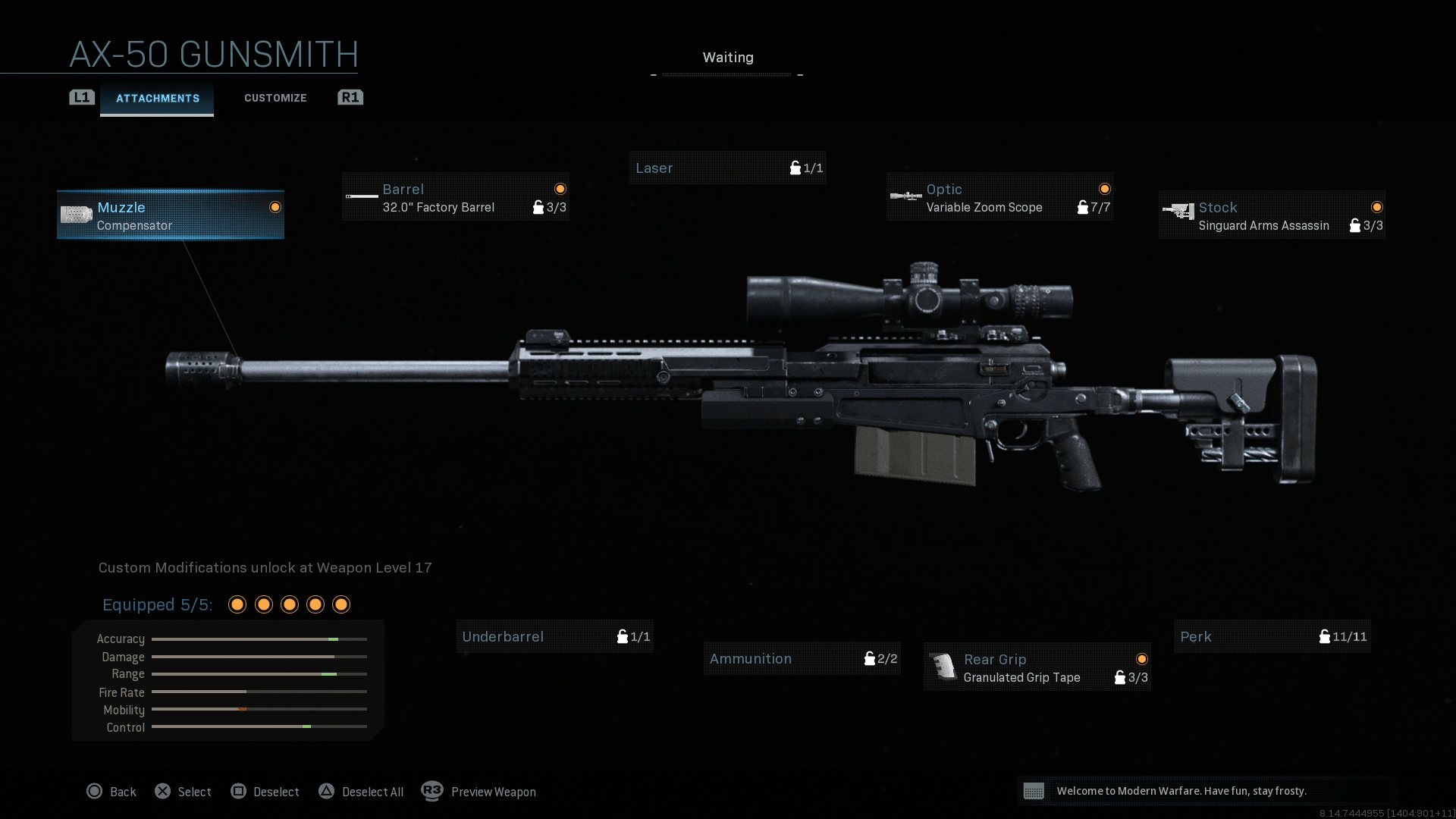Click Preview Weapon

[493, 792]
